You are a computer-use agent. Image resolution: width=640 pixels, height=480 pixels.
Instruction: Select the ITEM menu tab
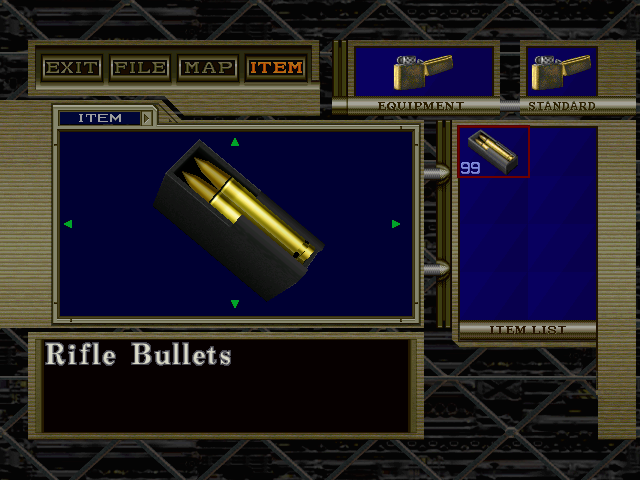pos(275,68)
